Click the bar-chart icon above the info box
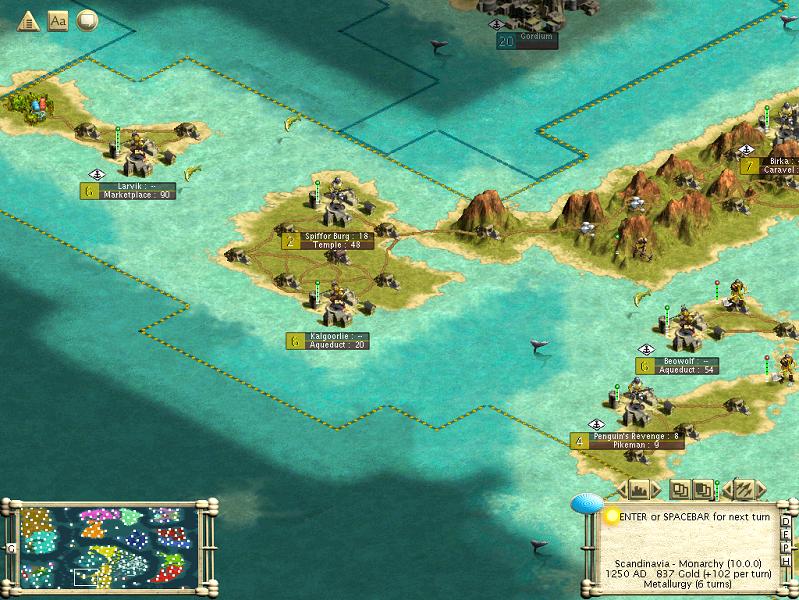Image resolution: width=799 pixels, height=600 pixels. pyautogui.click(x=640, y=490)
